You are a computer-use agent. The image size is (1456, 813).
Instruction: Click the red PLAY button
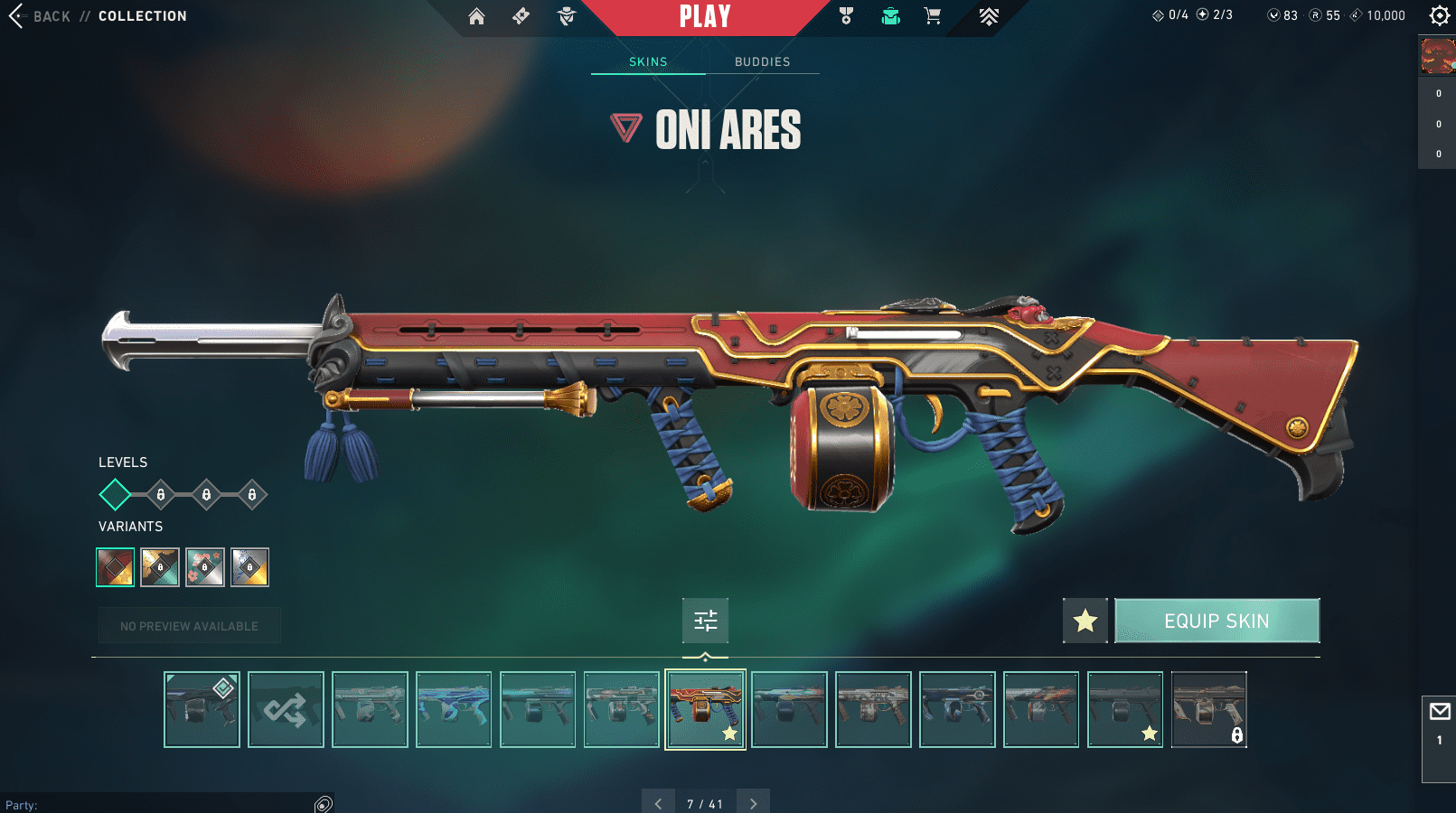tap(705, 16)
